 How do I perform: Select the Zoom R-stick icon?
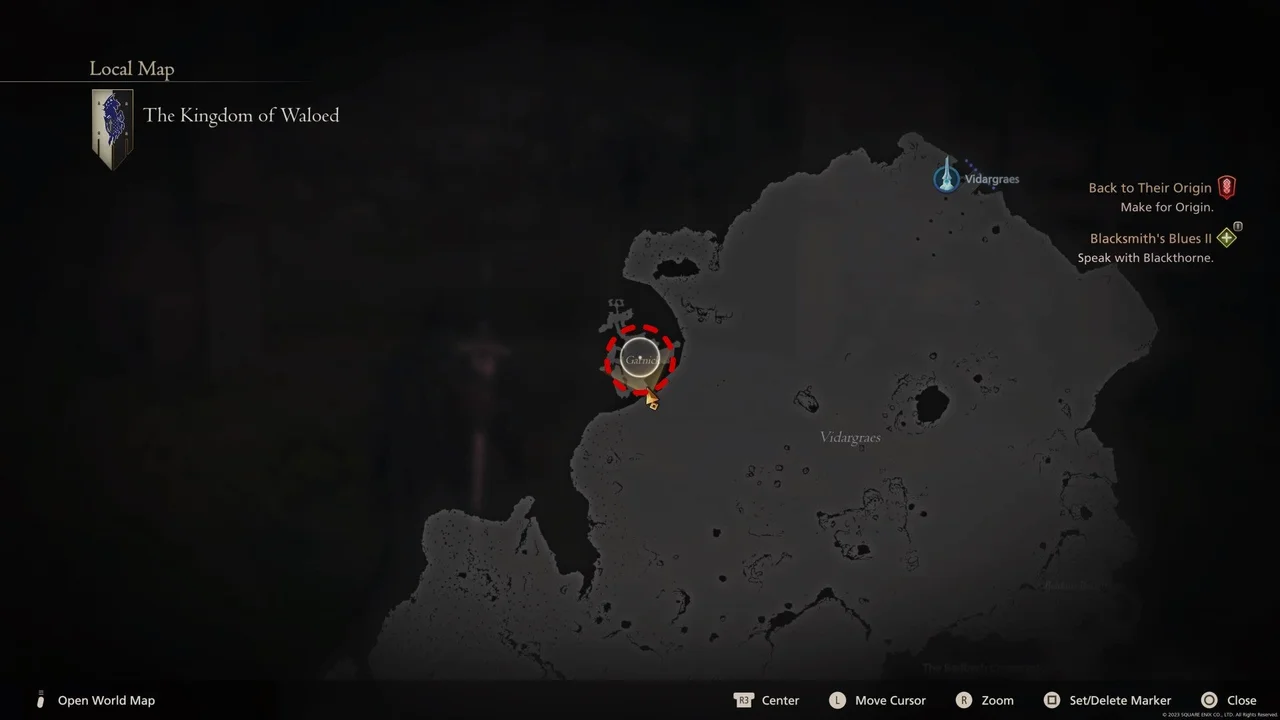pos(964,700)
